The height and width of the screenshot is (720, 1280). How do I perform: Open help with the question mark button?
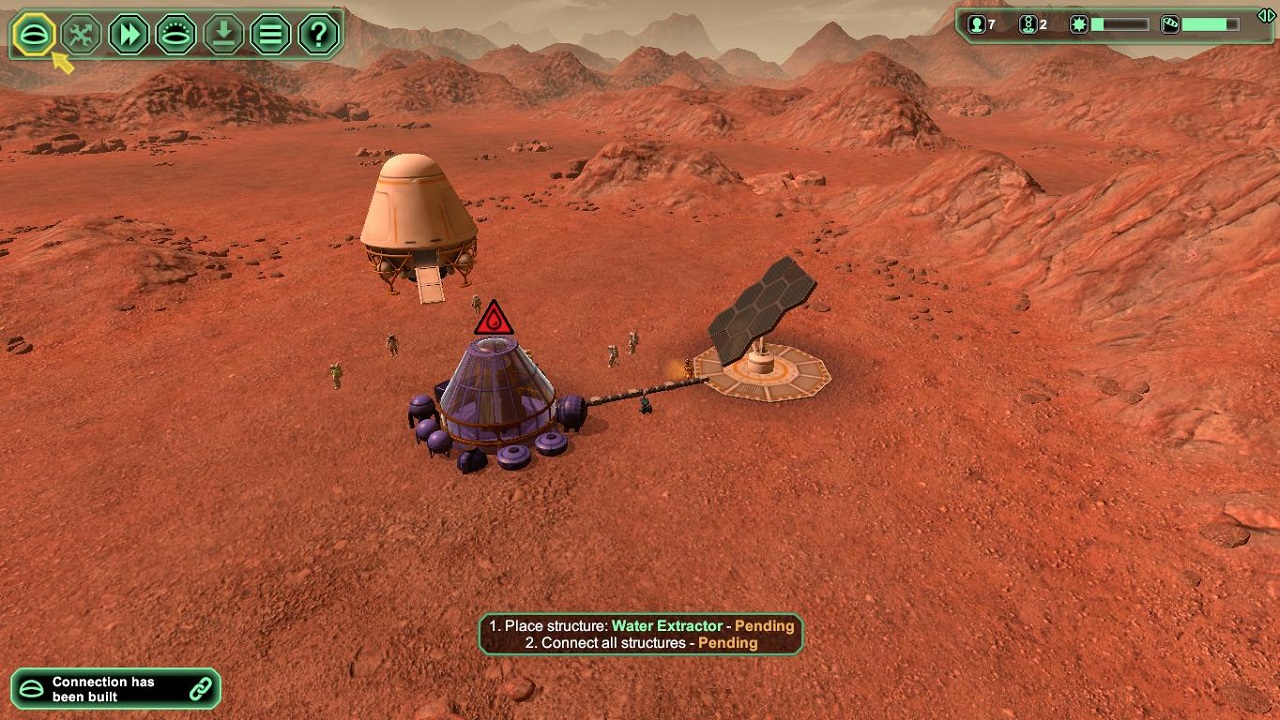318,35
